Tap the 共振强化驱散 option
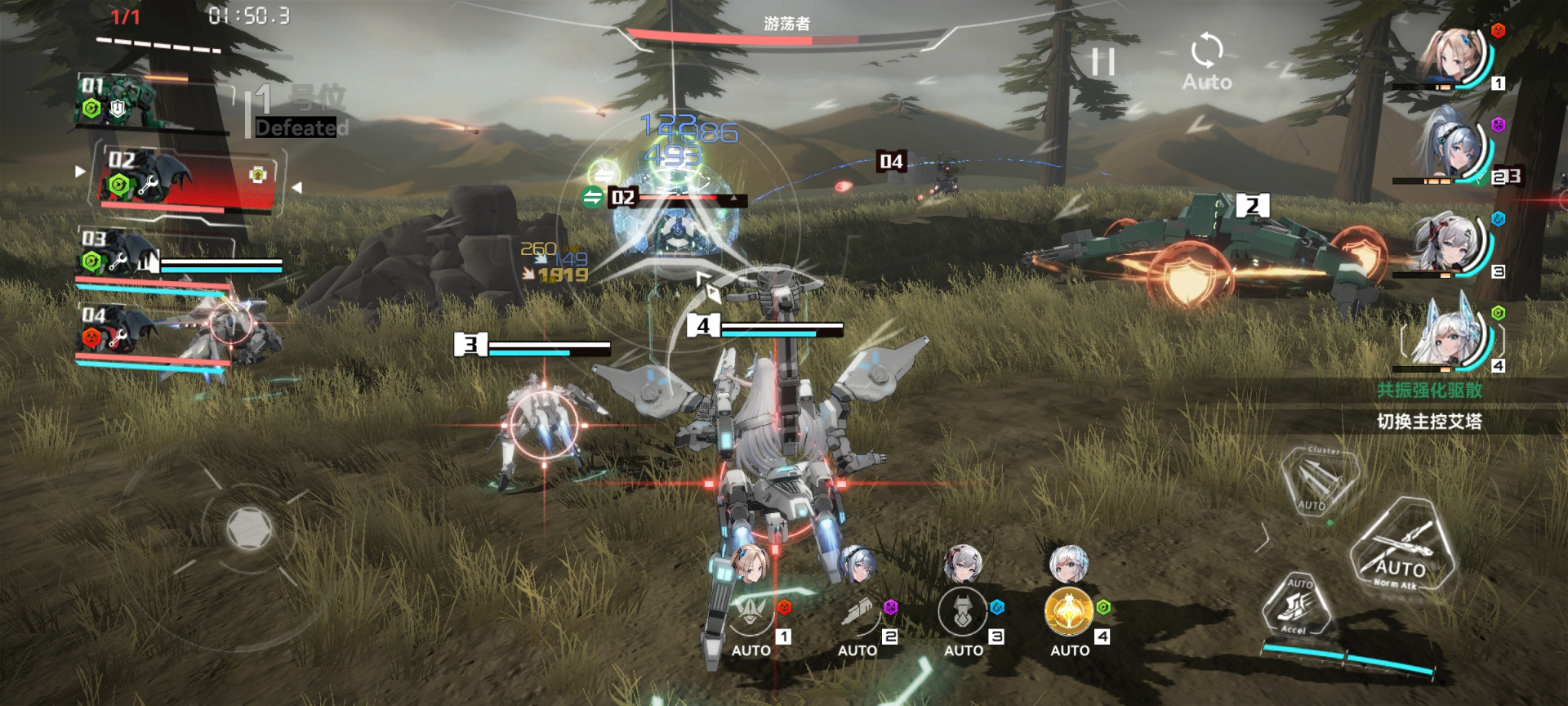Viewport: 1568px width, 706px height. pos(1429,391)
